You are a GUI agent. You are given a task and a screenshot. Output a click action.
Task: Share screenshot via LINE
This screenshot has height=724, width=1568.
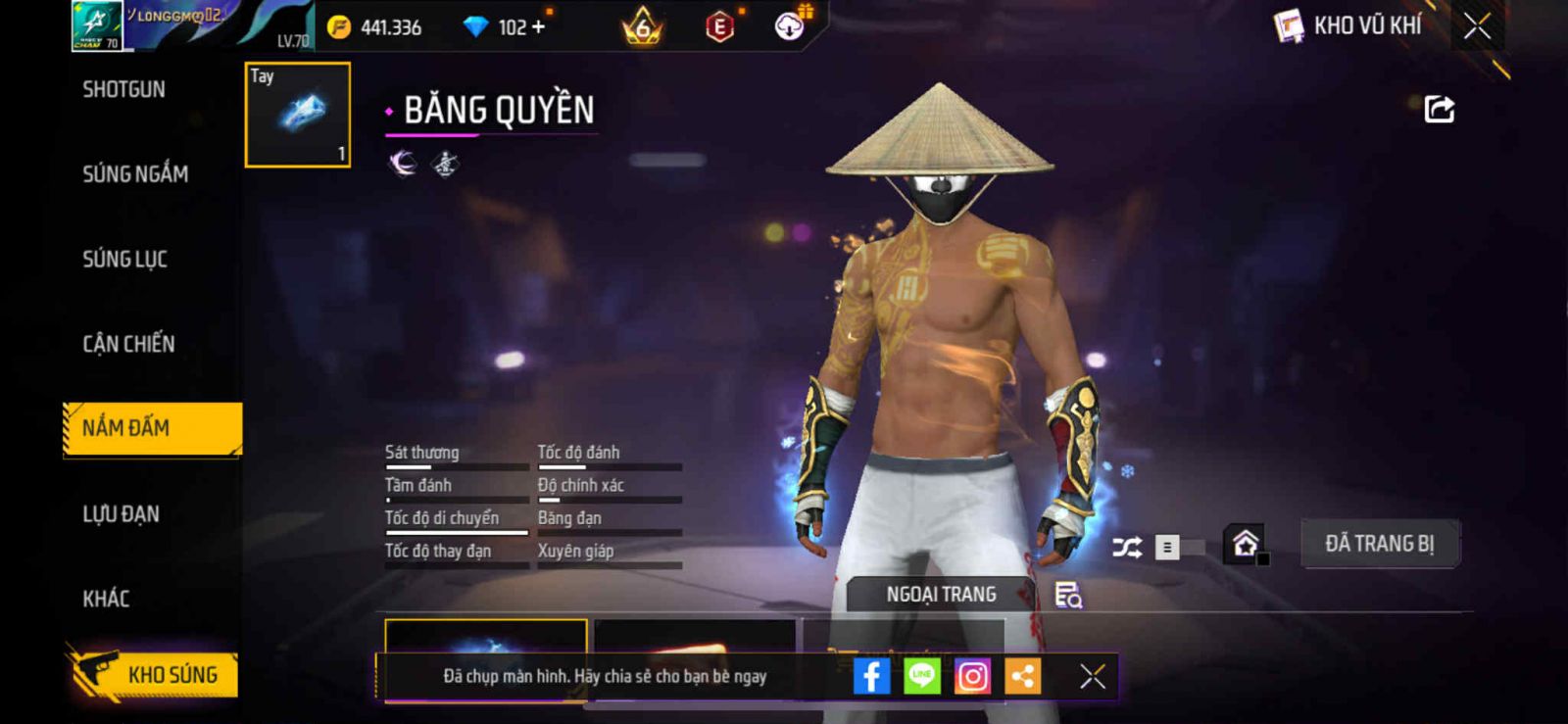pyautogui.click(x=921, y=676)
